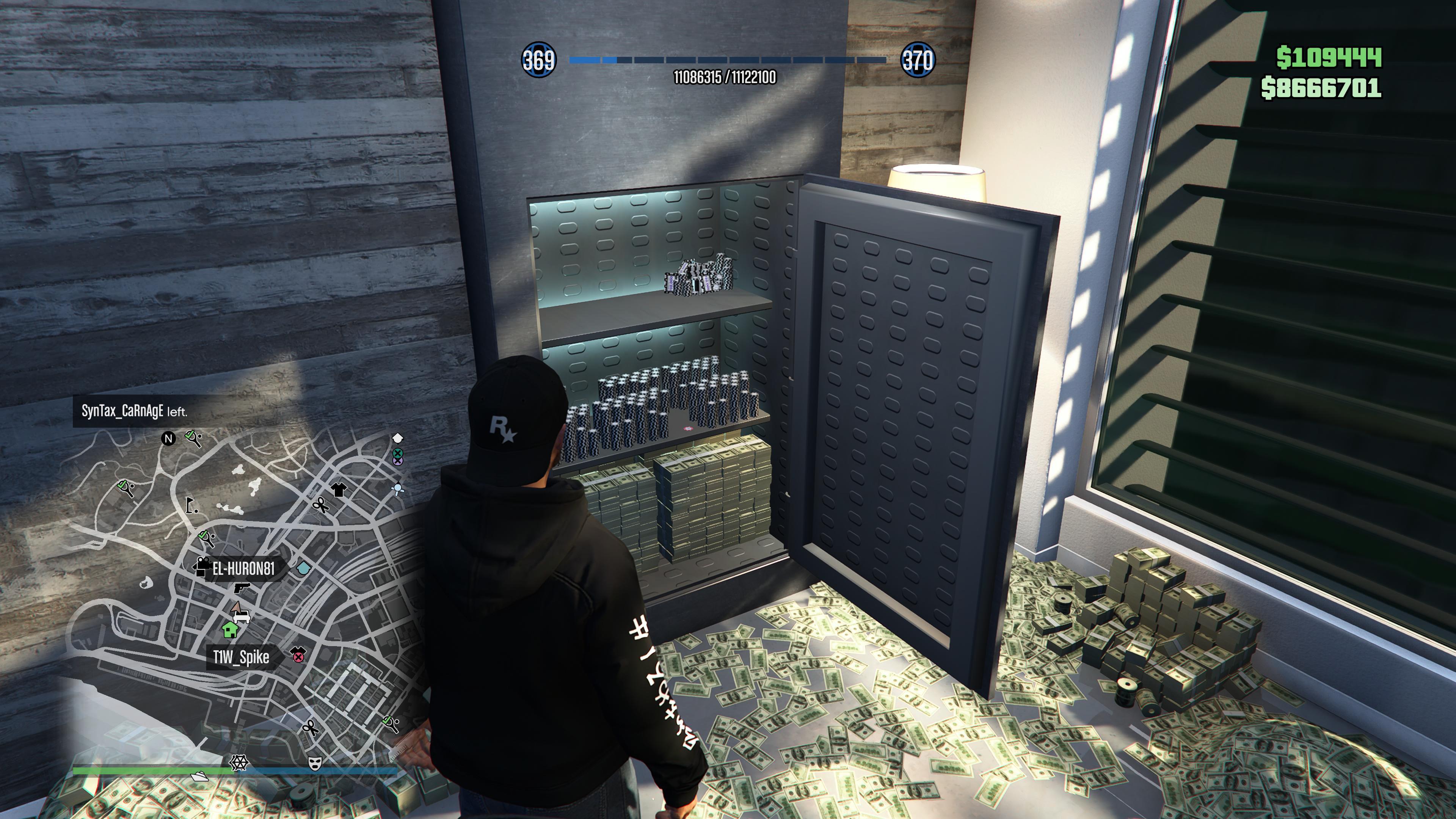Click the rank 369 badge at the top
Image resolution: width=1456 pixels, height=819 pixels.
tap(540, 60)
